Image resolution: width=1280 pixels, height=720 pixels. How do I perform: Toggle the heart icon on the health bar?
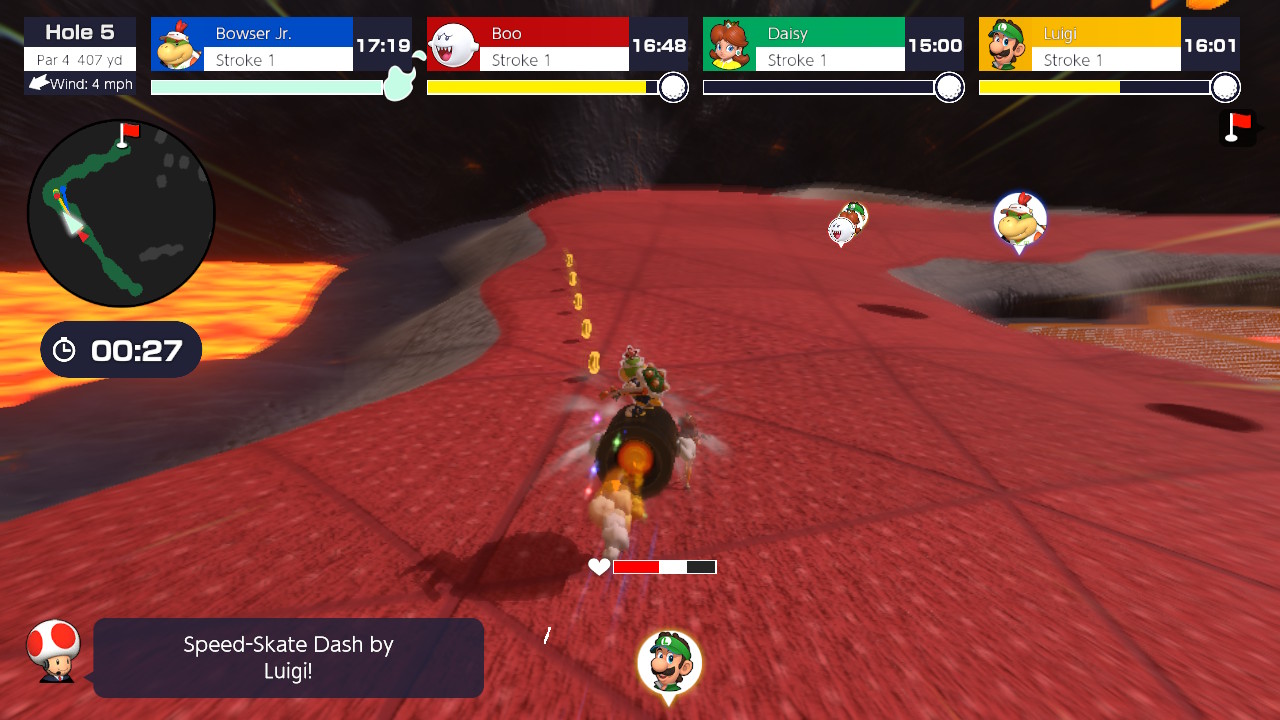[598, 566]
